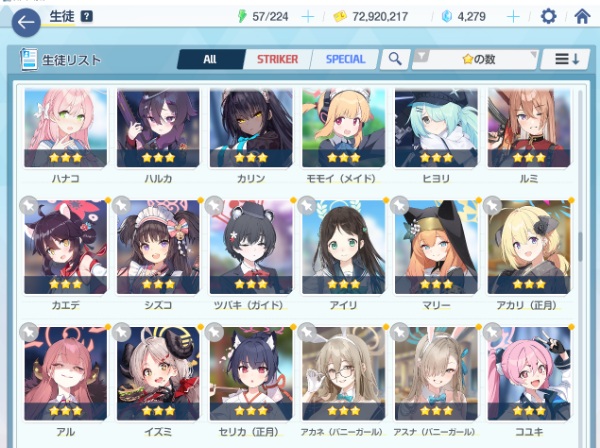Viewport: 600px width, 448px height.
Task: Open モモイ(メイド) student card
Action: coord(344,134)
